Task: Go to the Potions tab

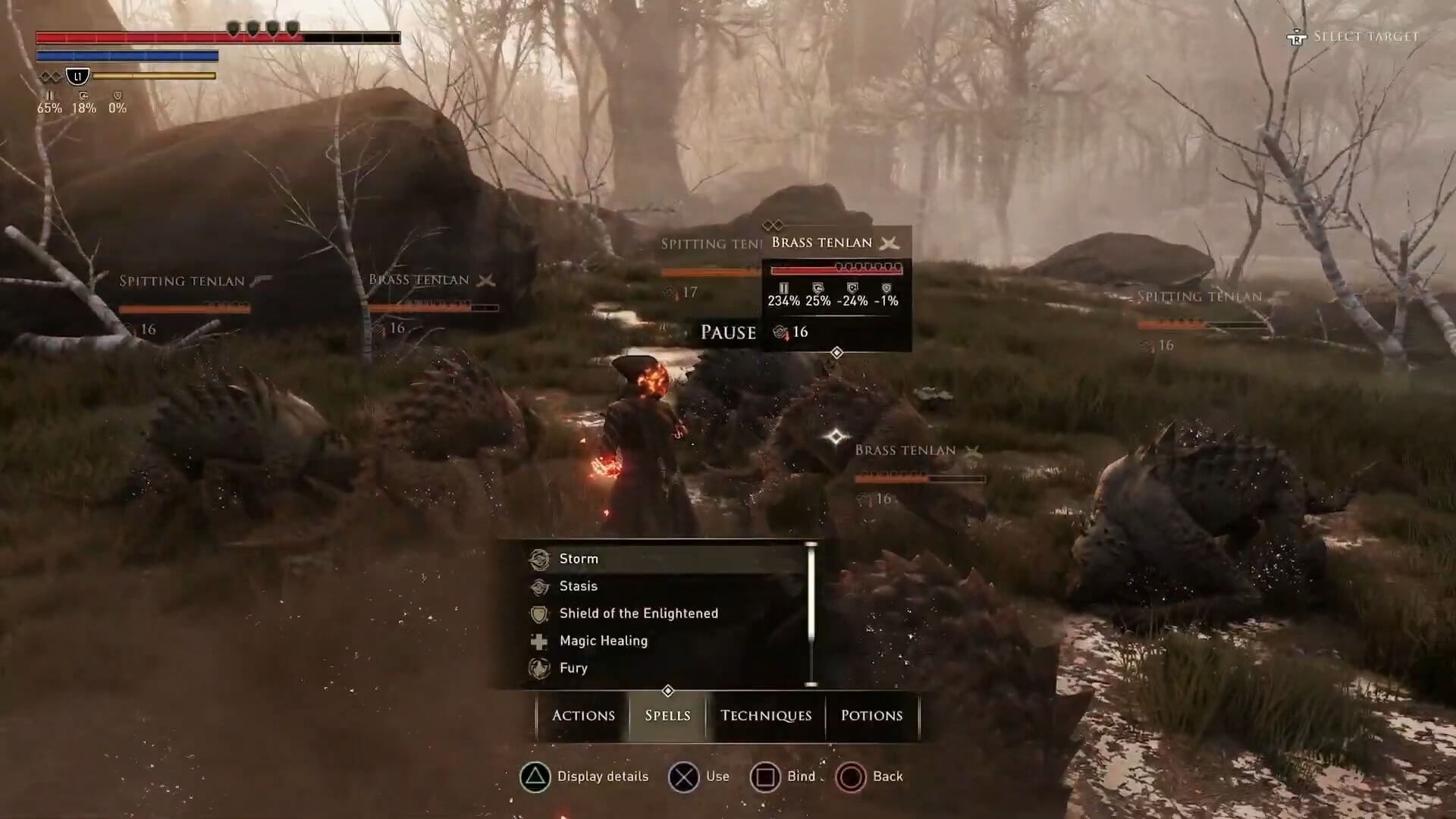Action: coord(871,715)
